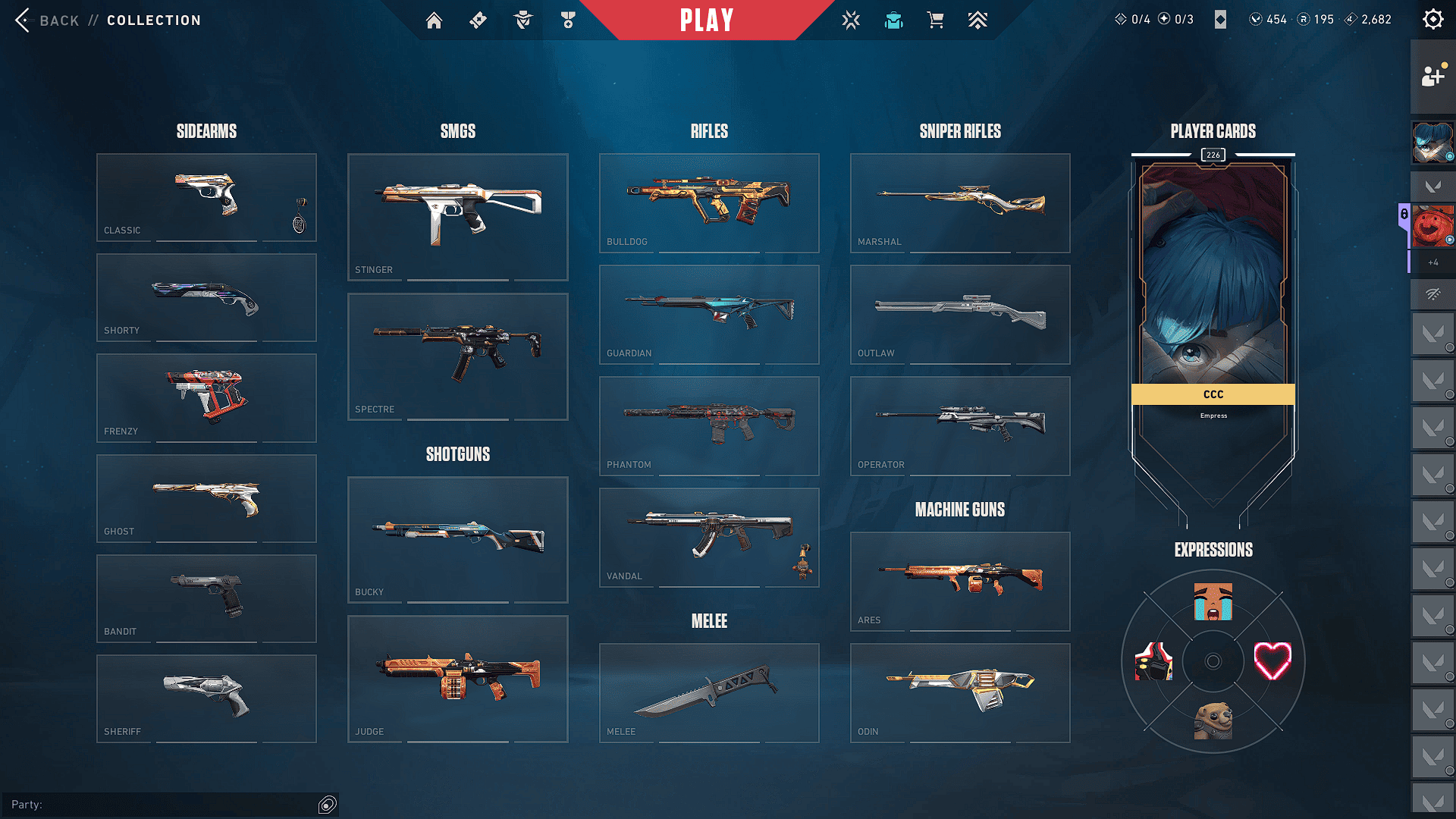Choose the Frenzy weapon slot

[x=206, y=398]
